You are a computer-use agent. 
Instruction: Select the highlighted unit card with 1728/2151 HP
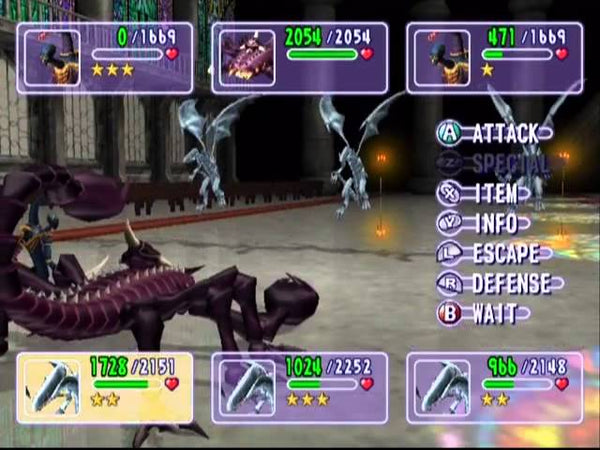(105, 385)
